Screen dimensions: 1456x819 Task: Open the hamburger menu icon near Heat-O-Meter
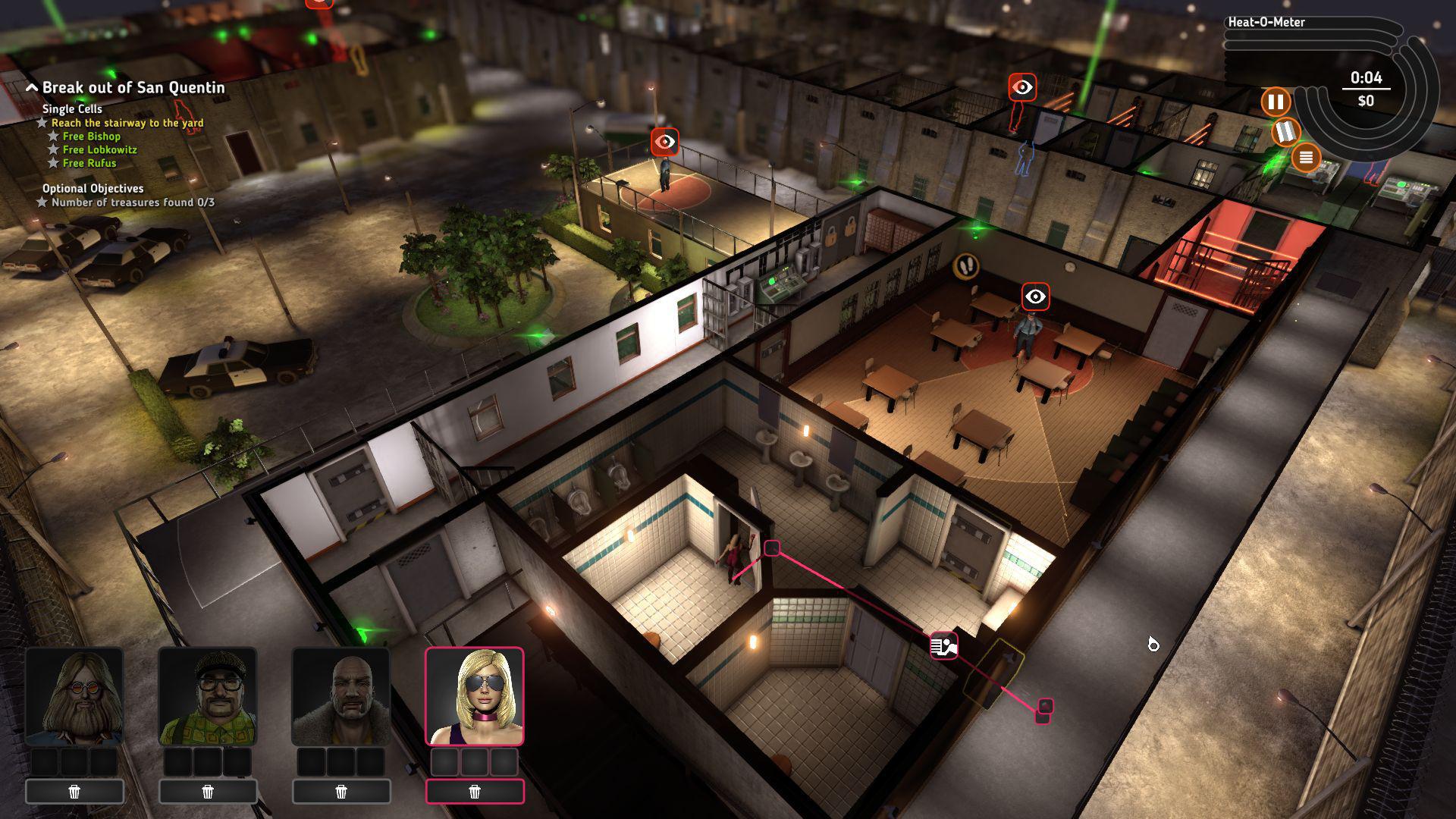(x=1306, y=159)
